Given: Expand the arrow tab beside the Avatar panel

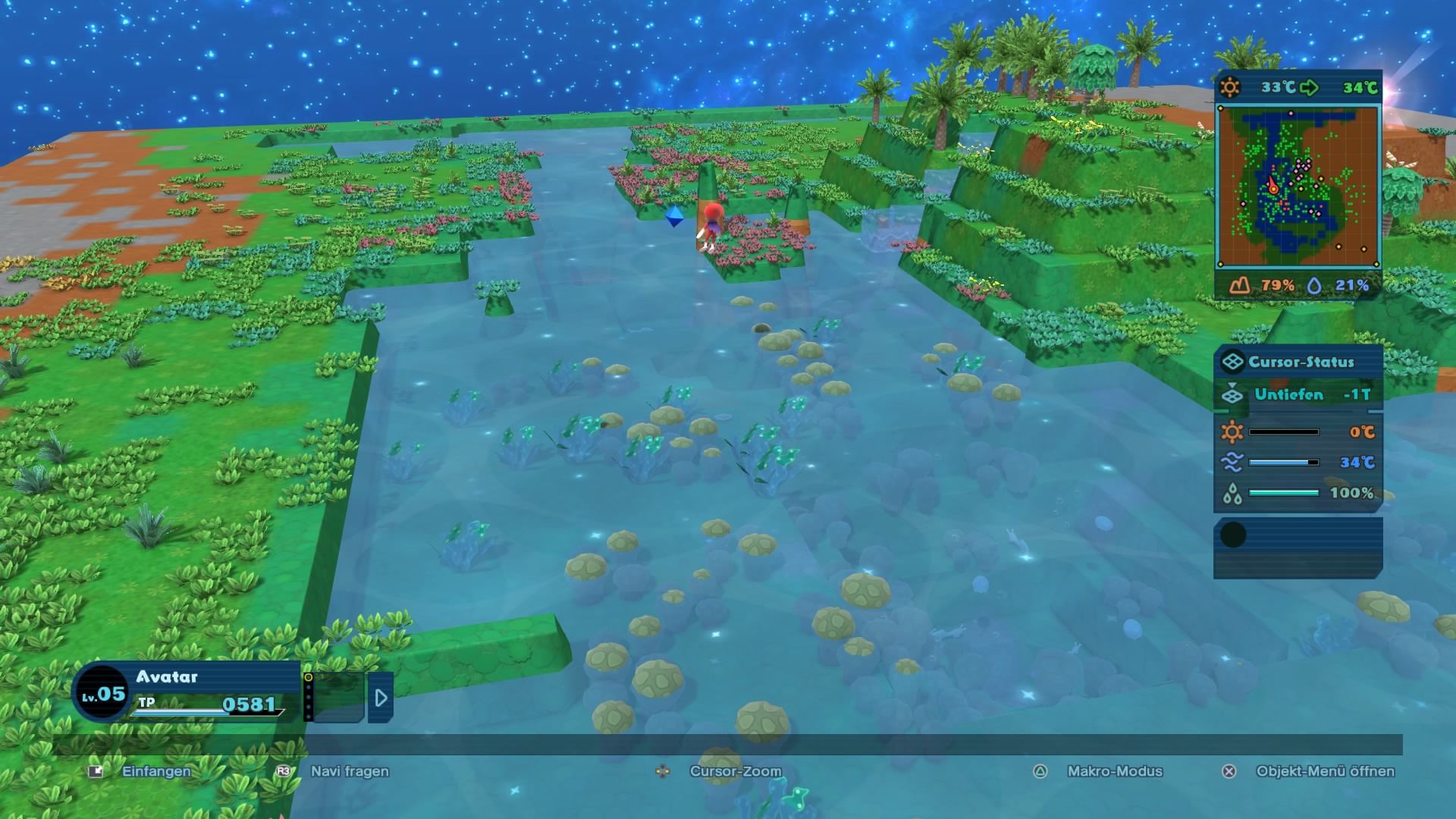Looking at the screenshot, I should (381, 697).
